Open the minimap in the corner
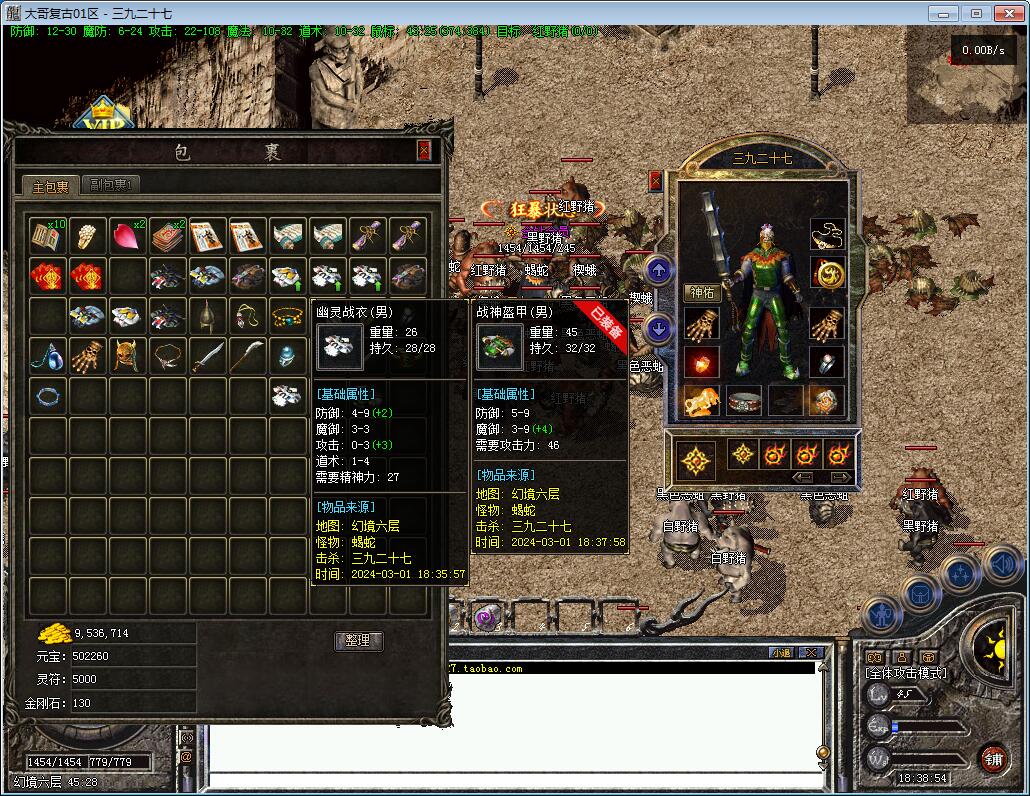This screenshot has width=1030, height=796. tap(967, 77)
